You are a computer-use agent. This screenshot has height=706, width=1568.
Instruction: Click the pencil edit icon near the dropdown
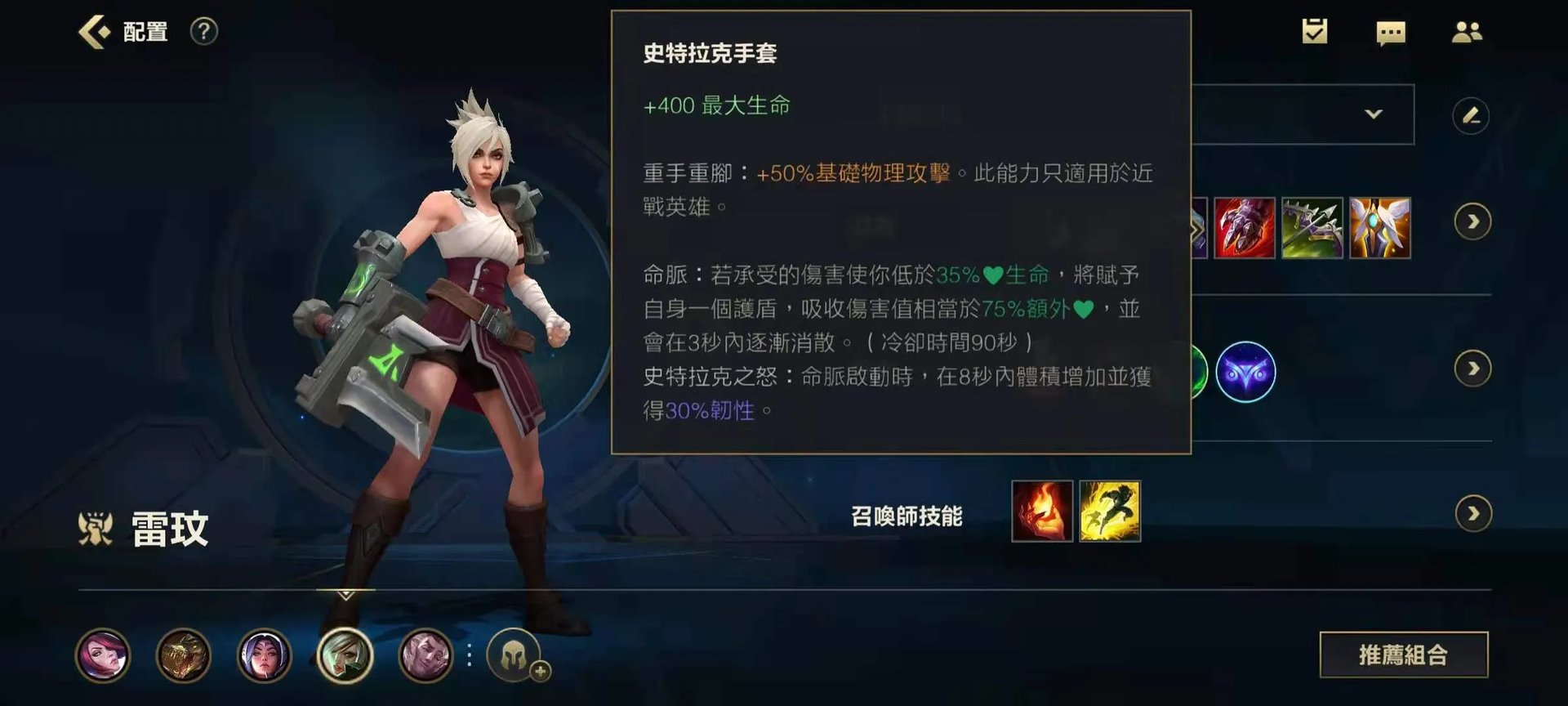(x=1472, y=116)
